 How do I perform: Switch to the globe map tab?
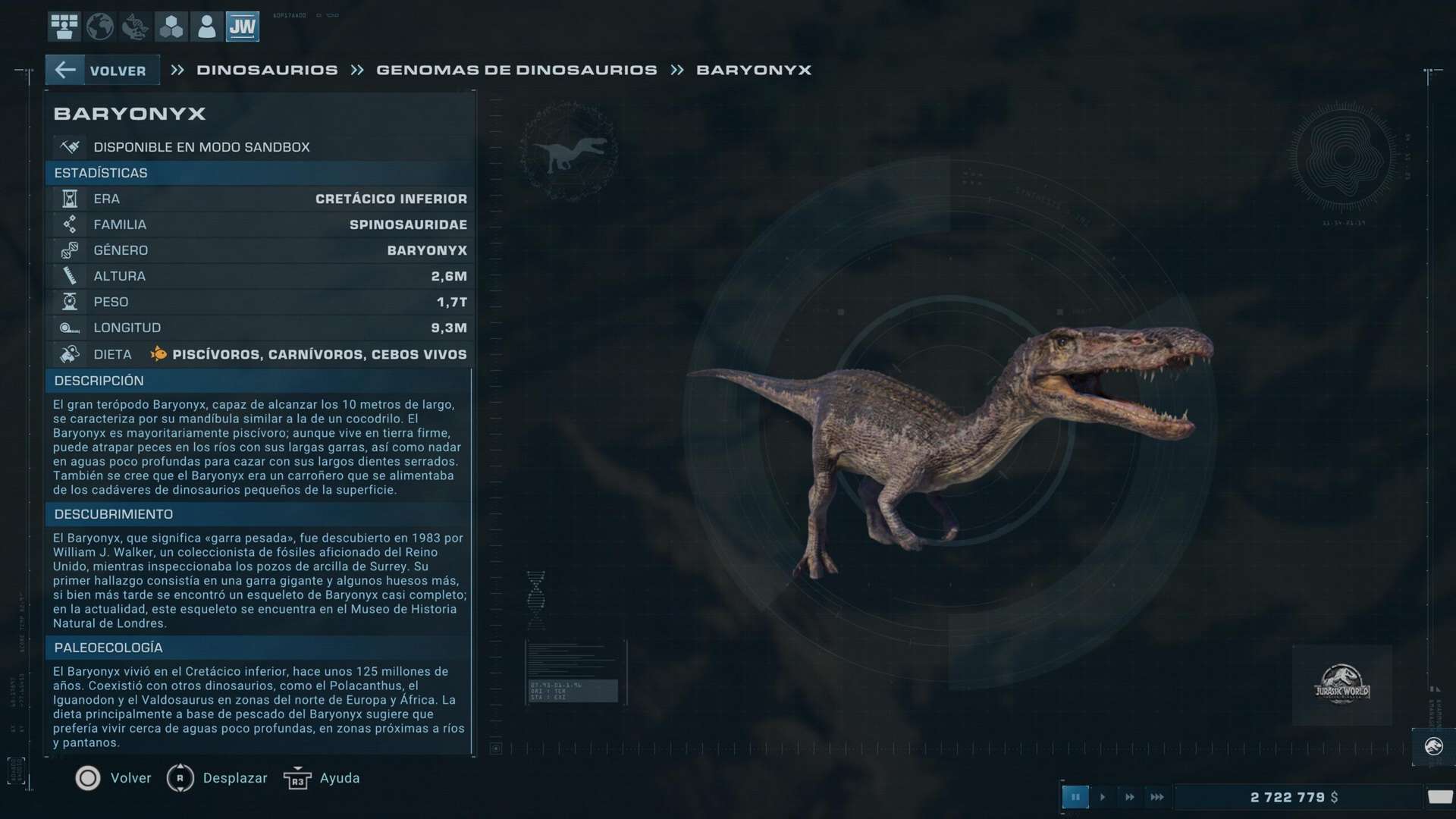(99, 27)
